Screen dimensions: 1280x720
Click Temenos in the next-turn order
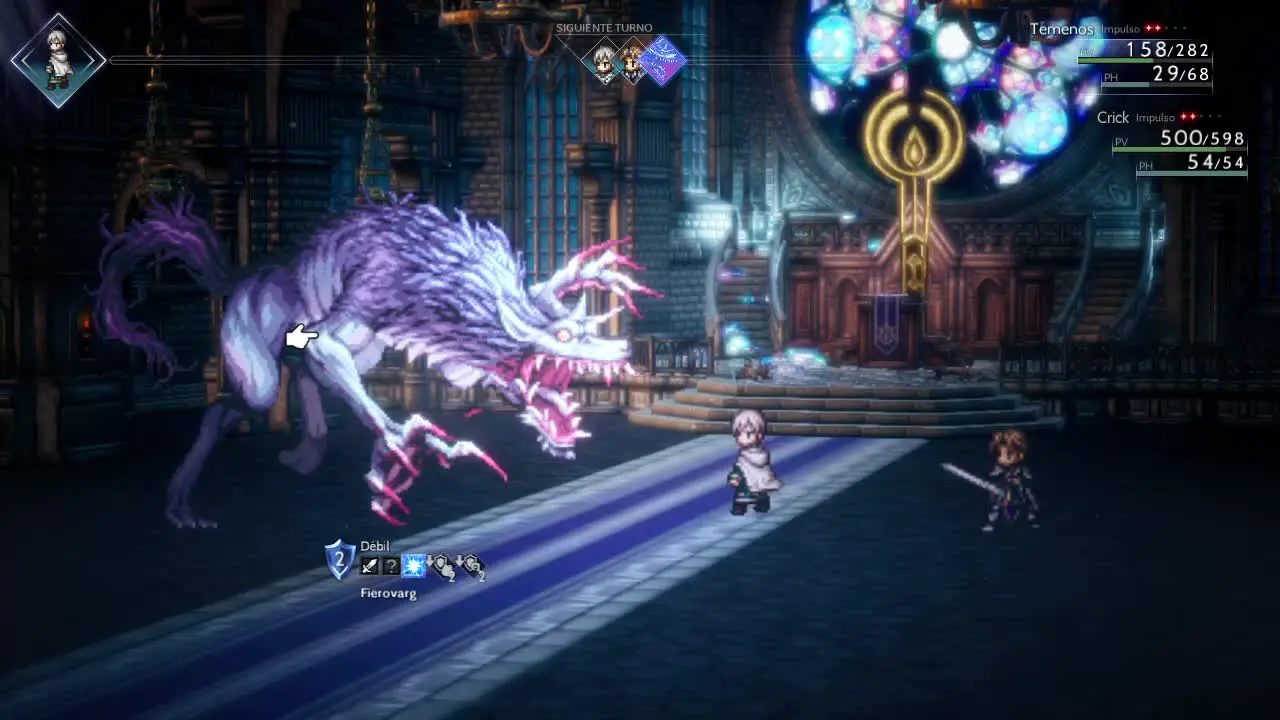click(x=604, y=62)
